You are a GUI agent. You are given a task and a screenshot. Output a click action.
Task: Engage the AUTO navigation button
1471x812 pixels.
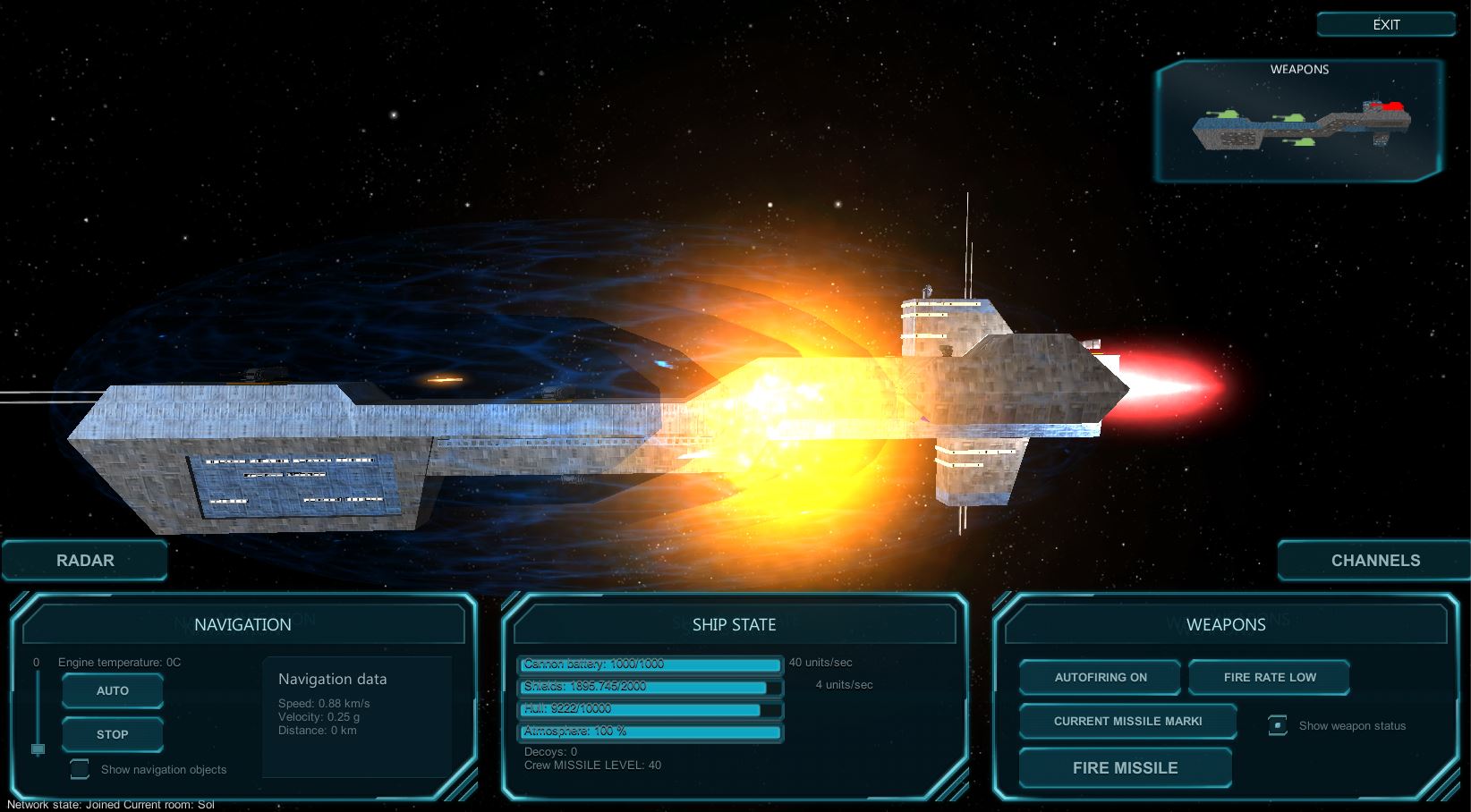coord(113,691)
